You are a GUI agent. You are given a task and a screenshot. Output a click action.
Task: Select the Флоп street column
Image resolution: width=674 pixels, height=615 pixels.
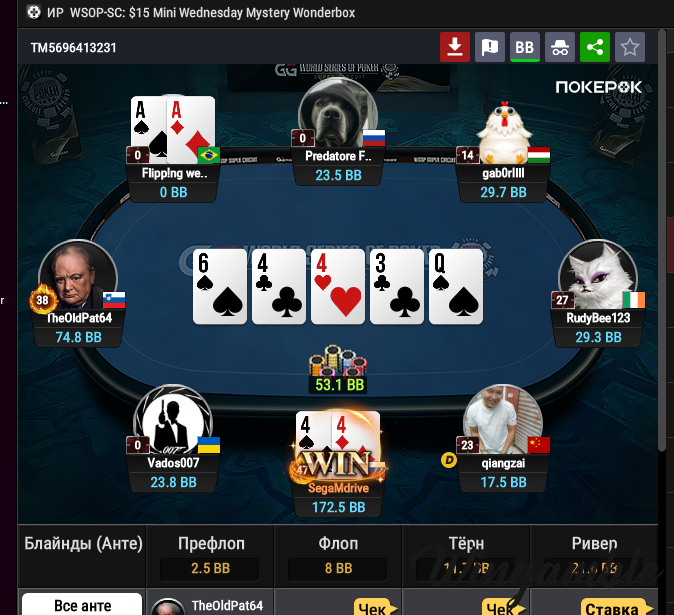pyautogui.click(x=337, y=556)
